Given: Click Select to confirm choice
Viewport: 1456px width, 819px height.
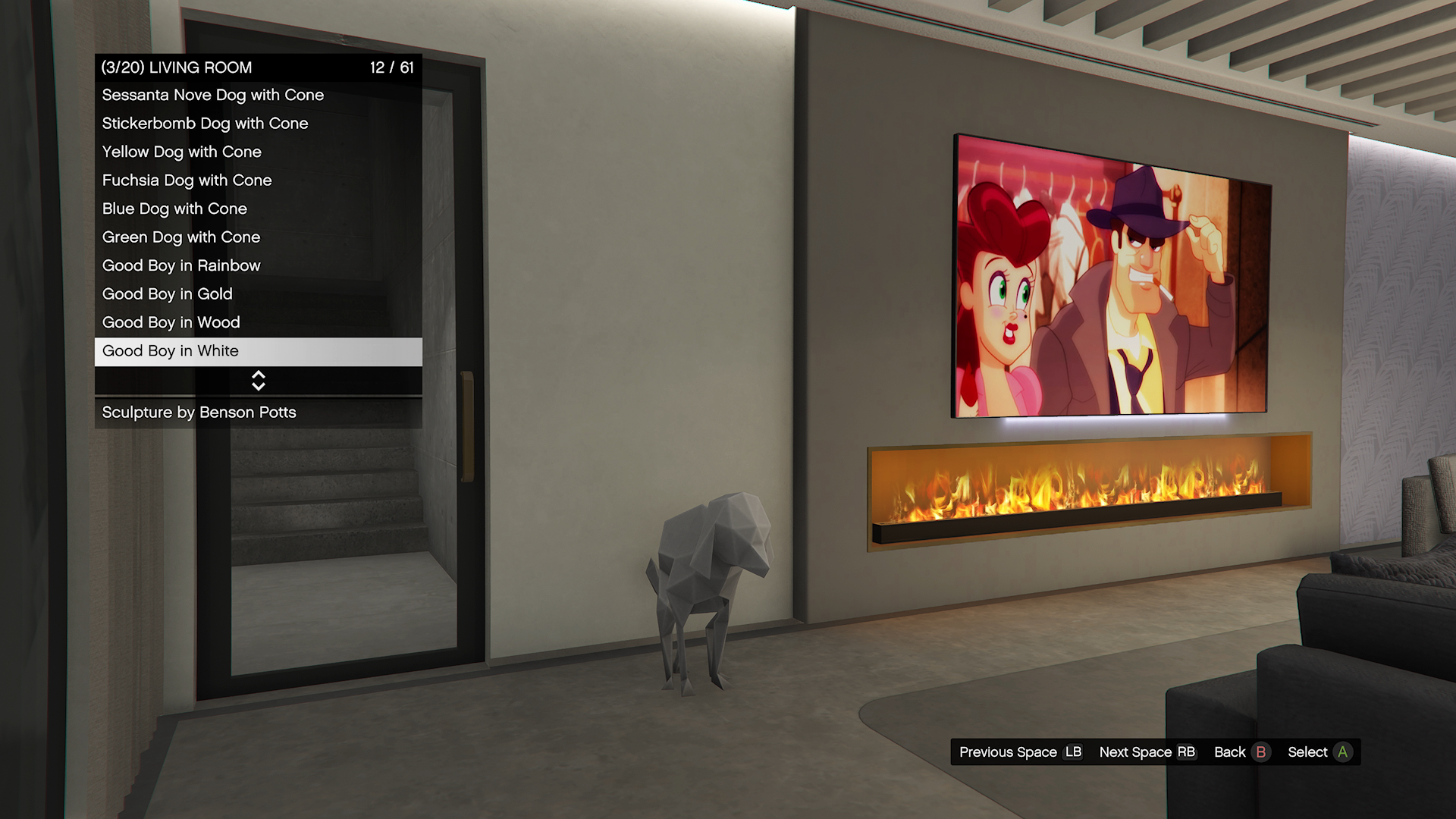Looking at the screenshot, I should pos(1319,752).
